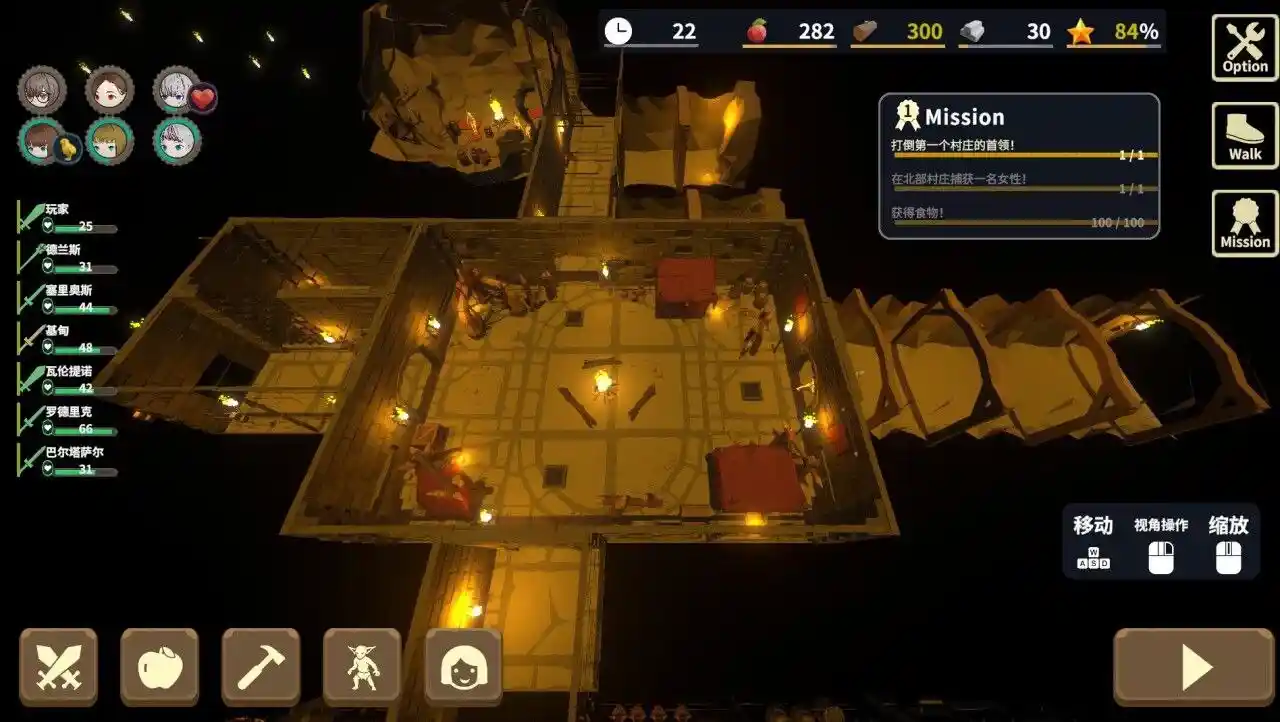Image resolution: width=1280 pixels, height=722 pixels.
Task: Click the clock icon showing 22
Action: pyautogui.click(x=618, y=31)
